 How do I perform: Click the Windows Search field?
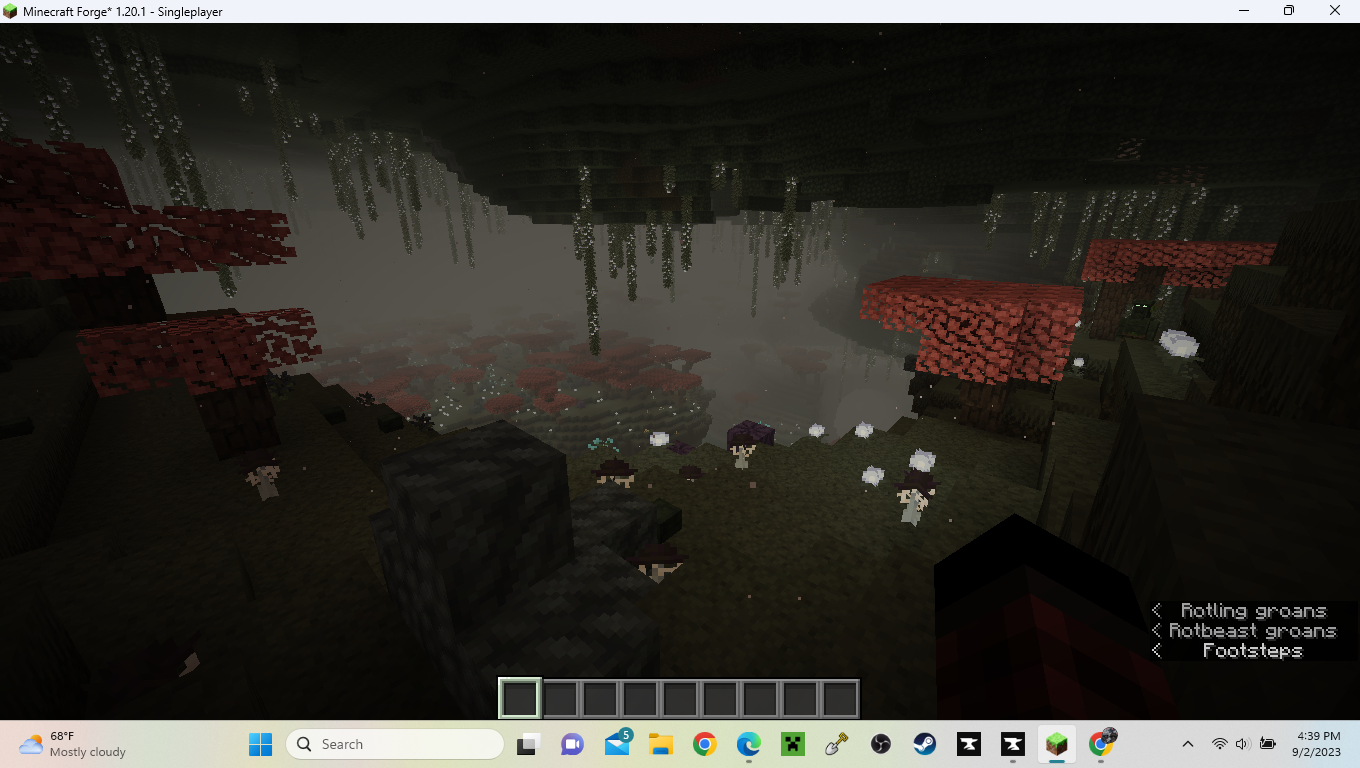tap(395, 744)
